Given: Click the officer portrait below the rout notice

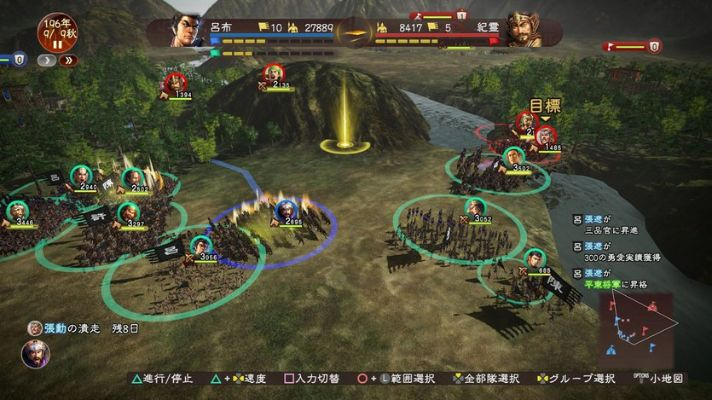Looking at the screenshot, I should [35, 355].
